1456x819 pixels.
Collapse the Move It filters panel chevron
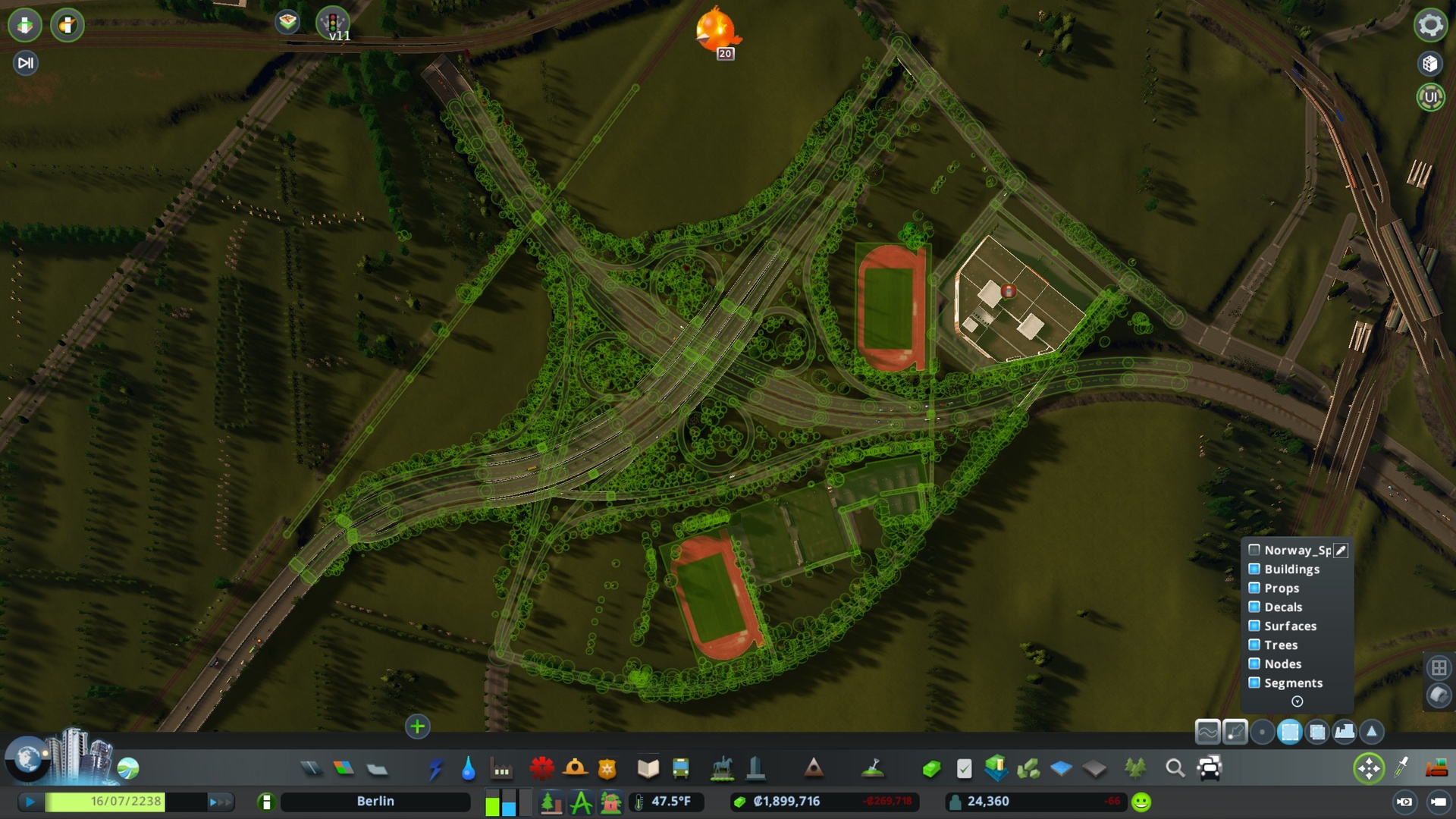(1297, 702)
